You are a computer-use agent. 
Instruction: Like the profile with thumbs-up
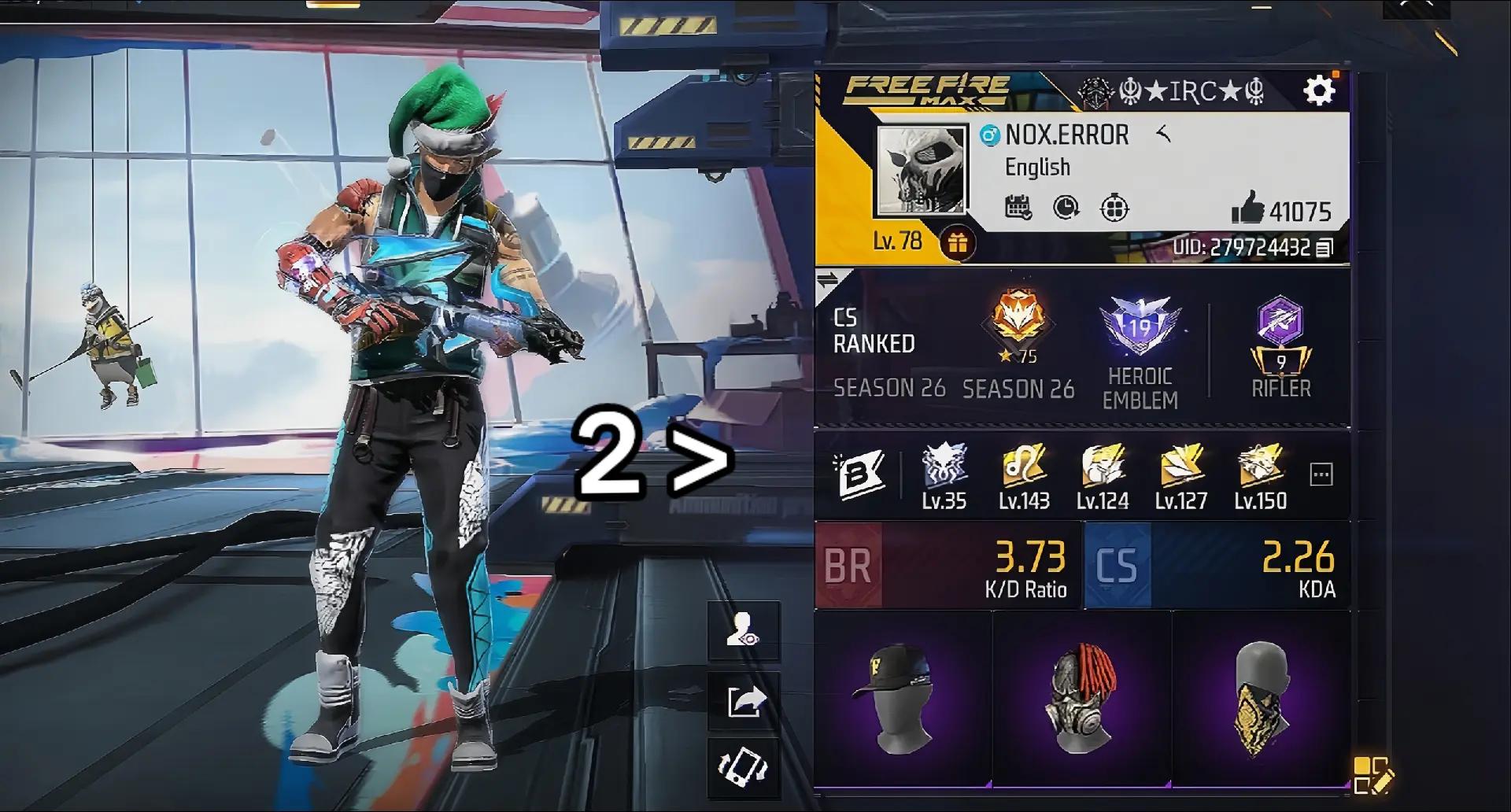pos(1247,209)
